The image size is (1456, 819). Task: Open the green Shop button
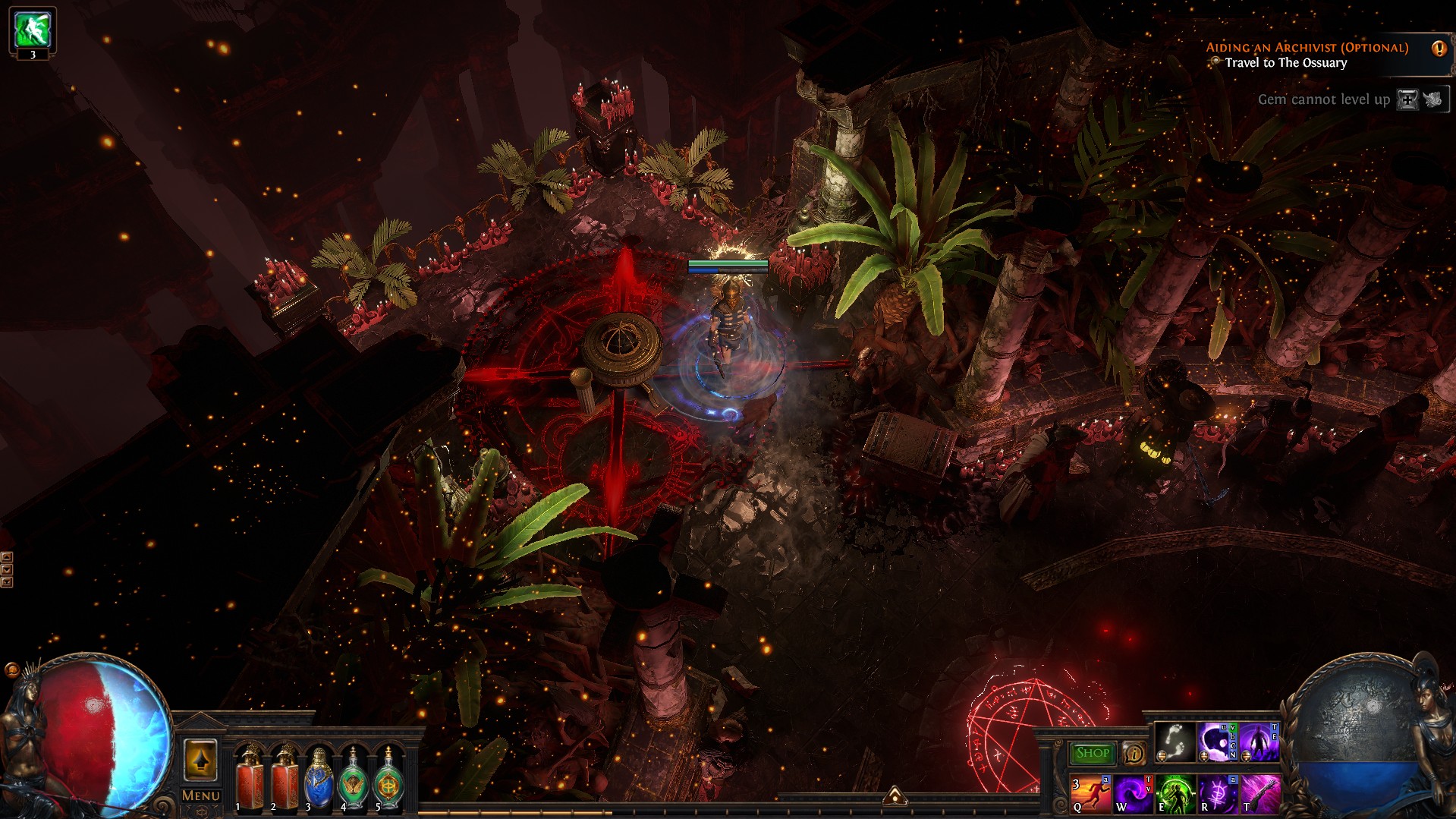coord(1092,753)
